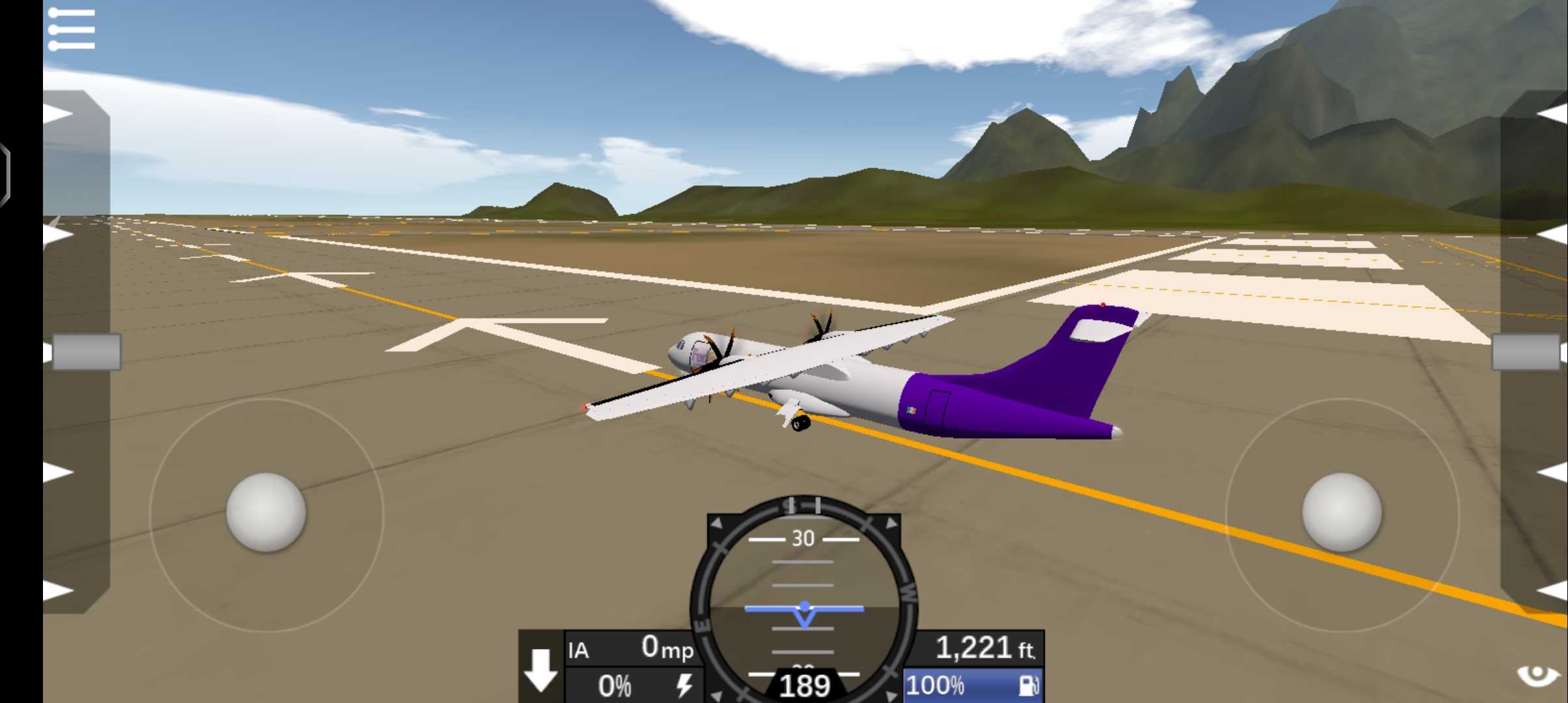This screenshot has height=703, width=1568.
Task: Open the hamburger menu icon
Action: (x=72, y=29)
